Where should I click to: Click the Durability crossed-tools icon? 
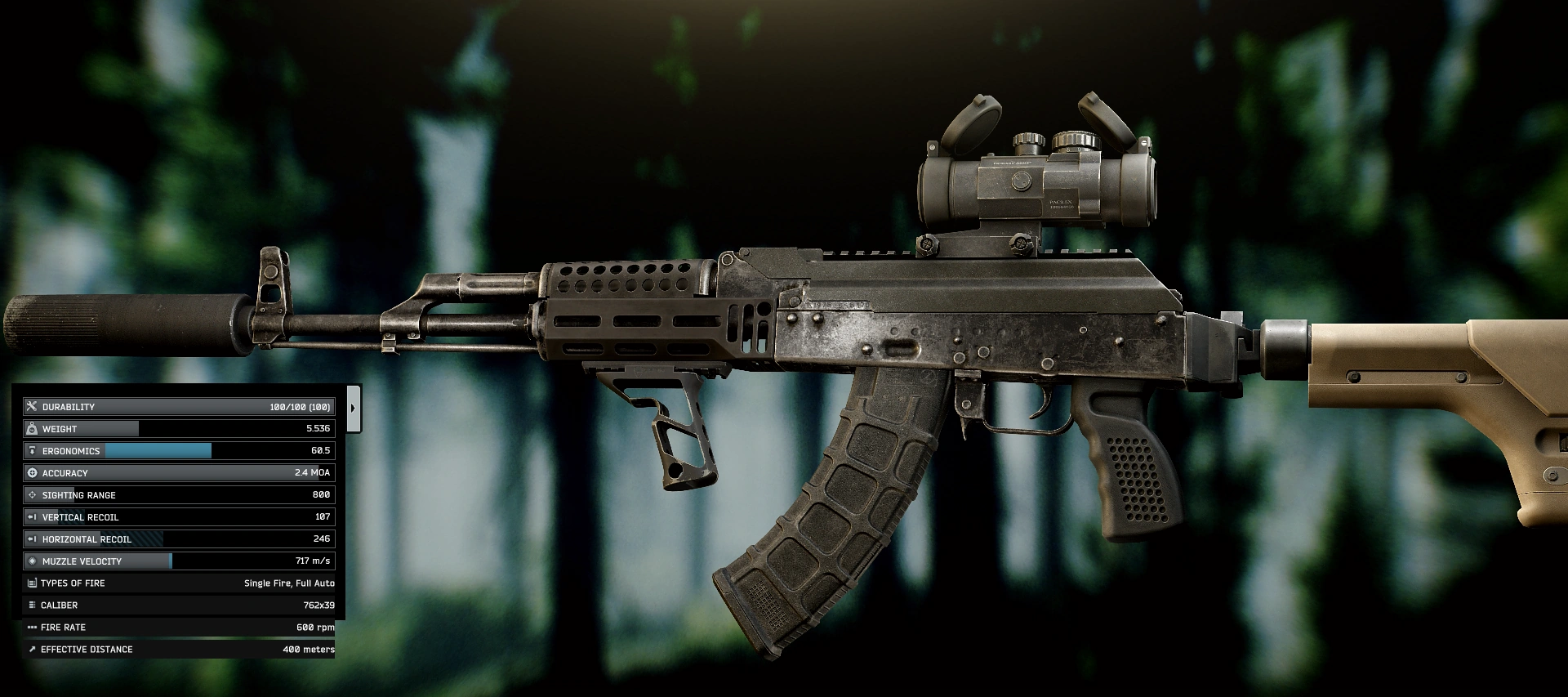33,406
